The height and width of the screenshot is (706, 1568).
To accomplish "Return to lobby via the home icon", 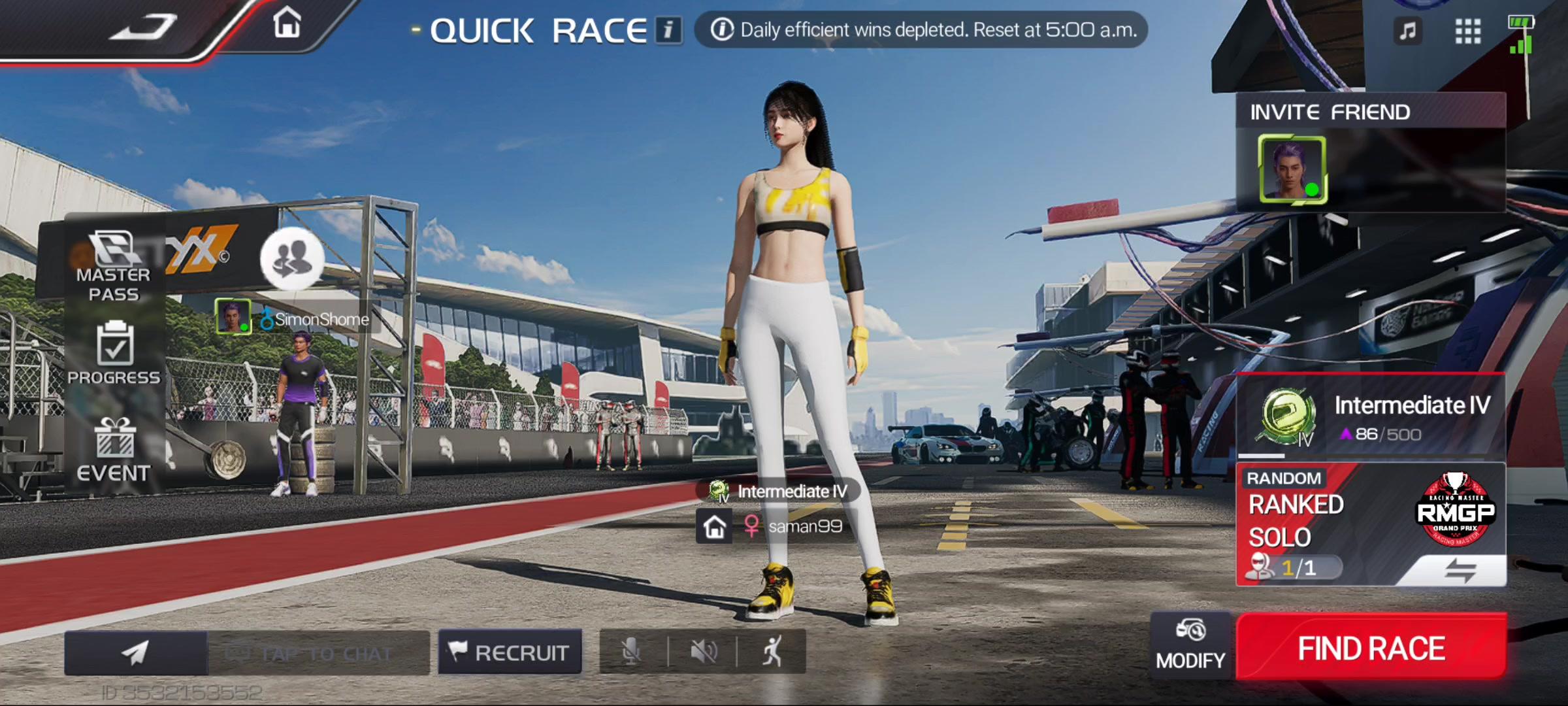I will coord(287,23).
